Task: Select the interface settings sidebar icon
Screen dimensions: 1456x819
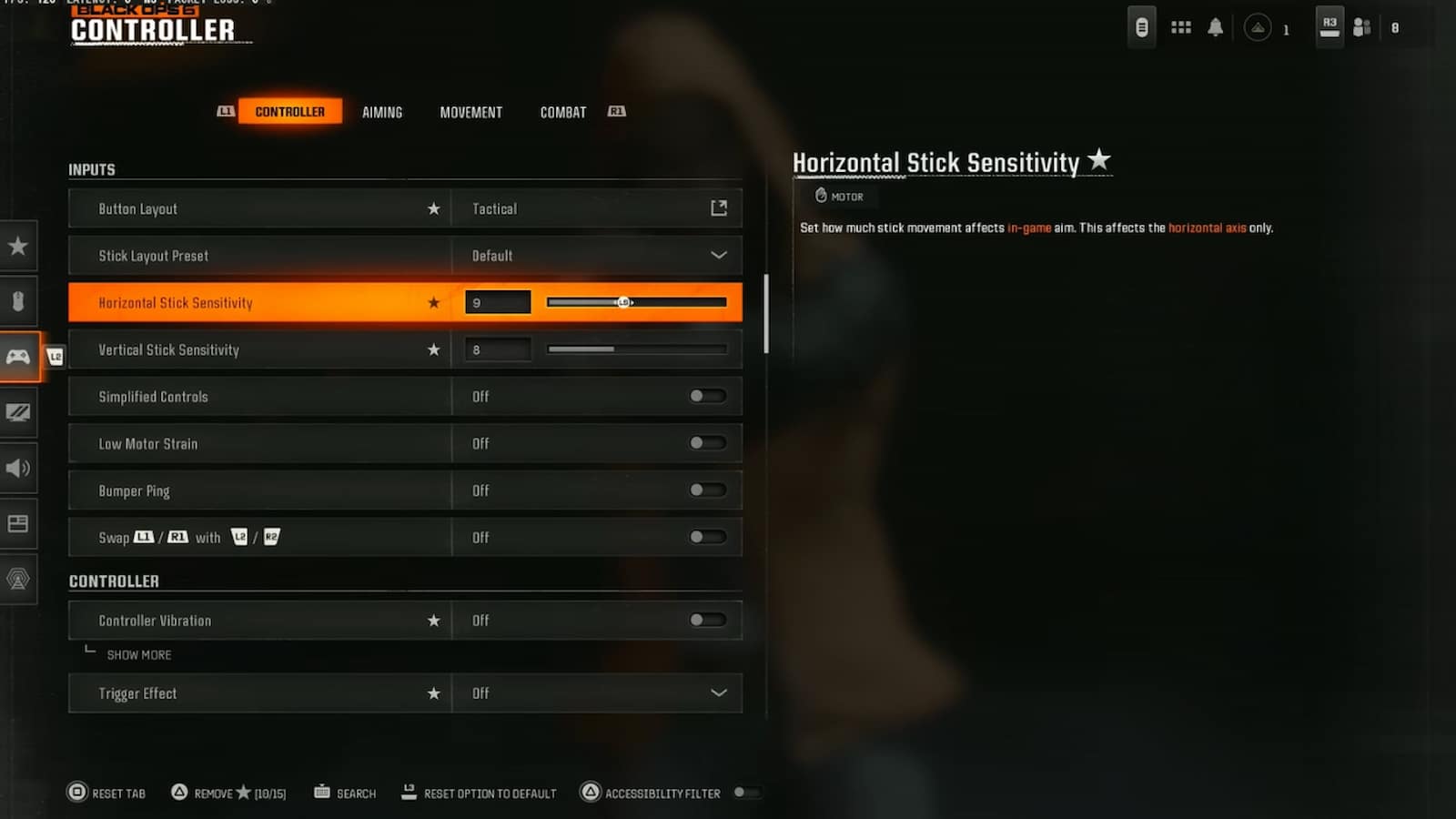Action: coord(18,523)
